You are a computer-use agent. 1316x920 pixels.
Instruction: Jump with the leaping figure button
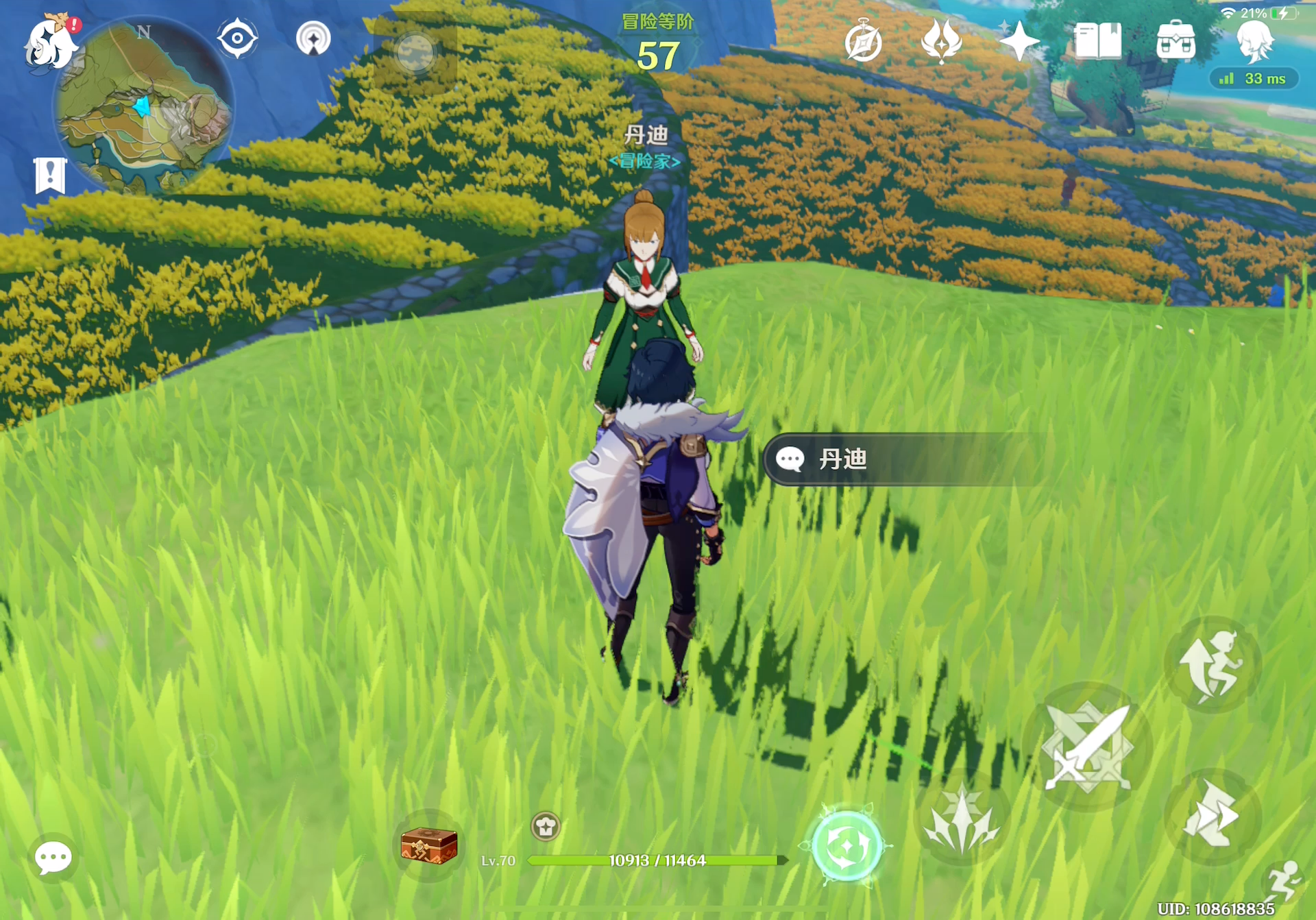[x=1212, y=665]
